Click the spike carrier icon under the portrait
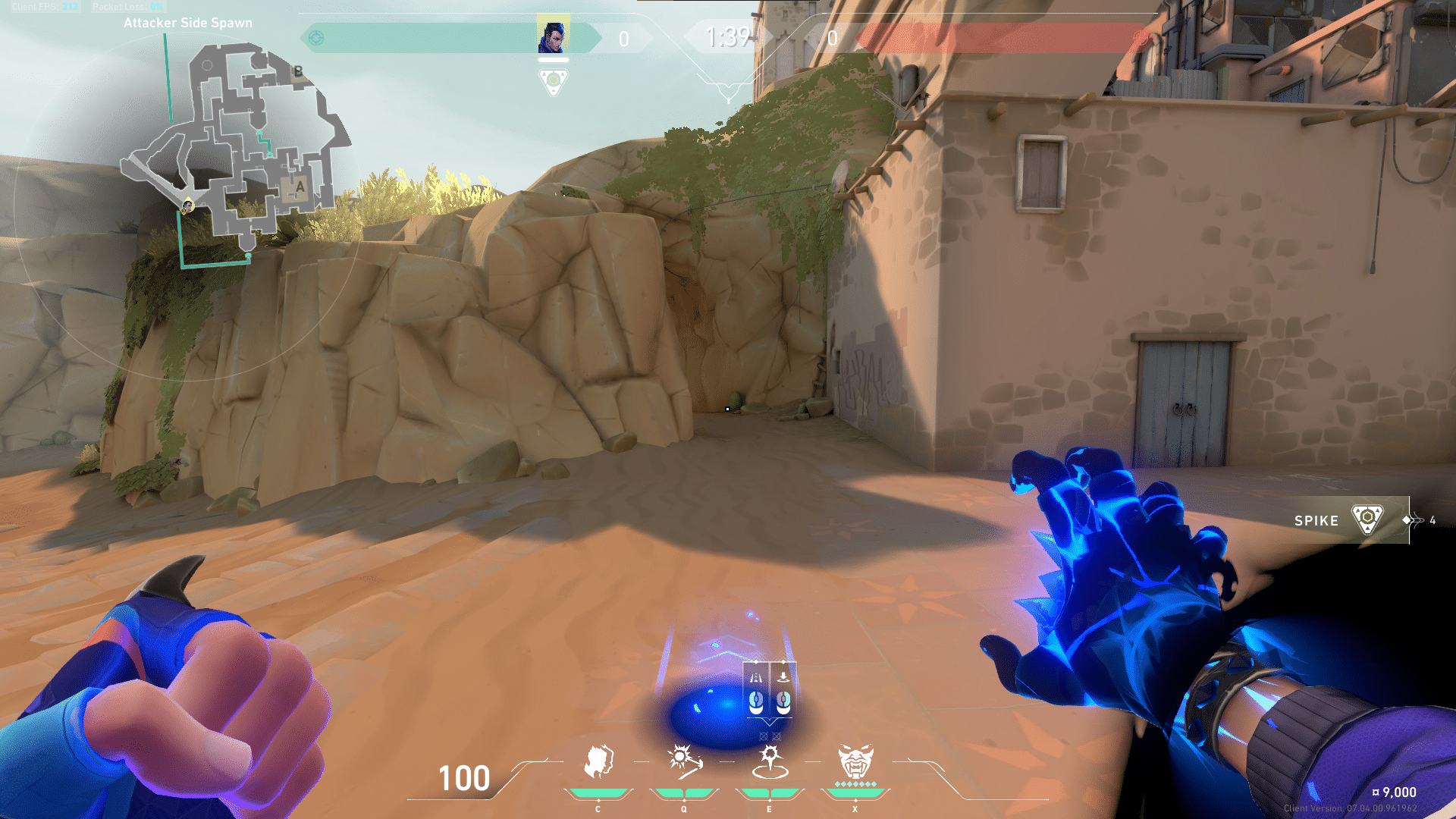The image size is (1456, 819). [x=554, y=80]
